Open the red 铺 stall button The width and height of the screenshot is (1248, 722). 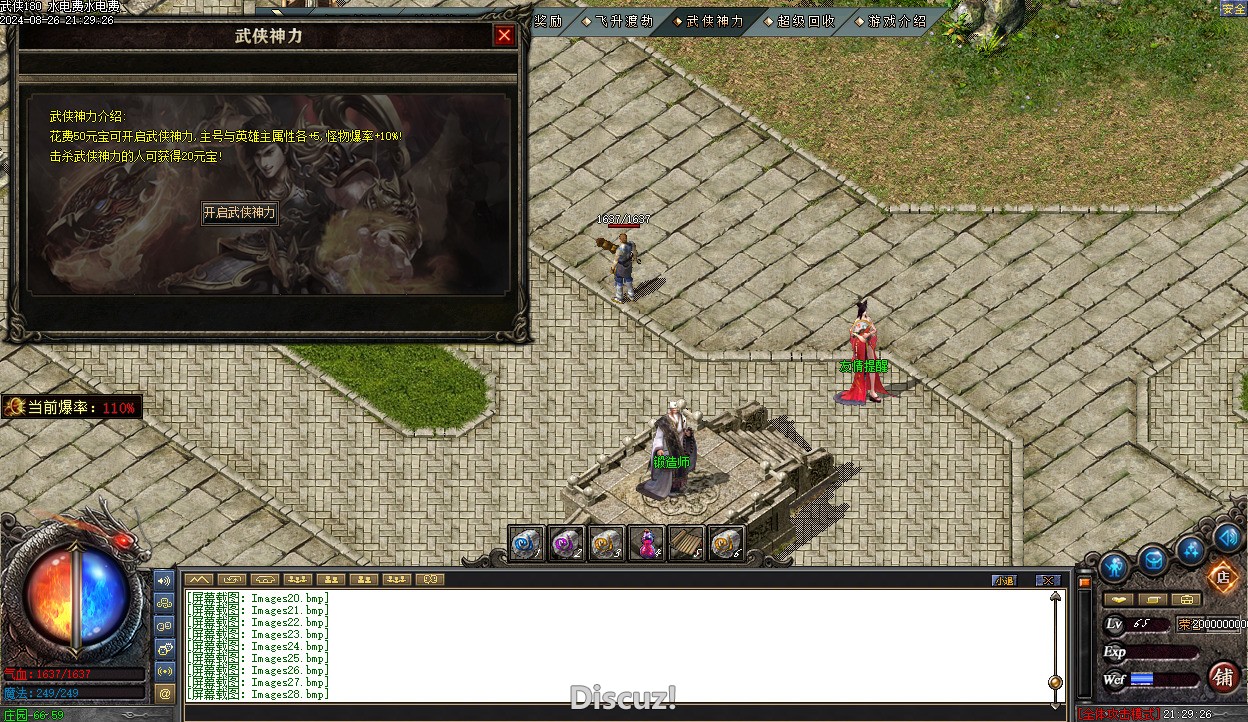click(1223, 676)
